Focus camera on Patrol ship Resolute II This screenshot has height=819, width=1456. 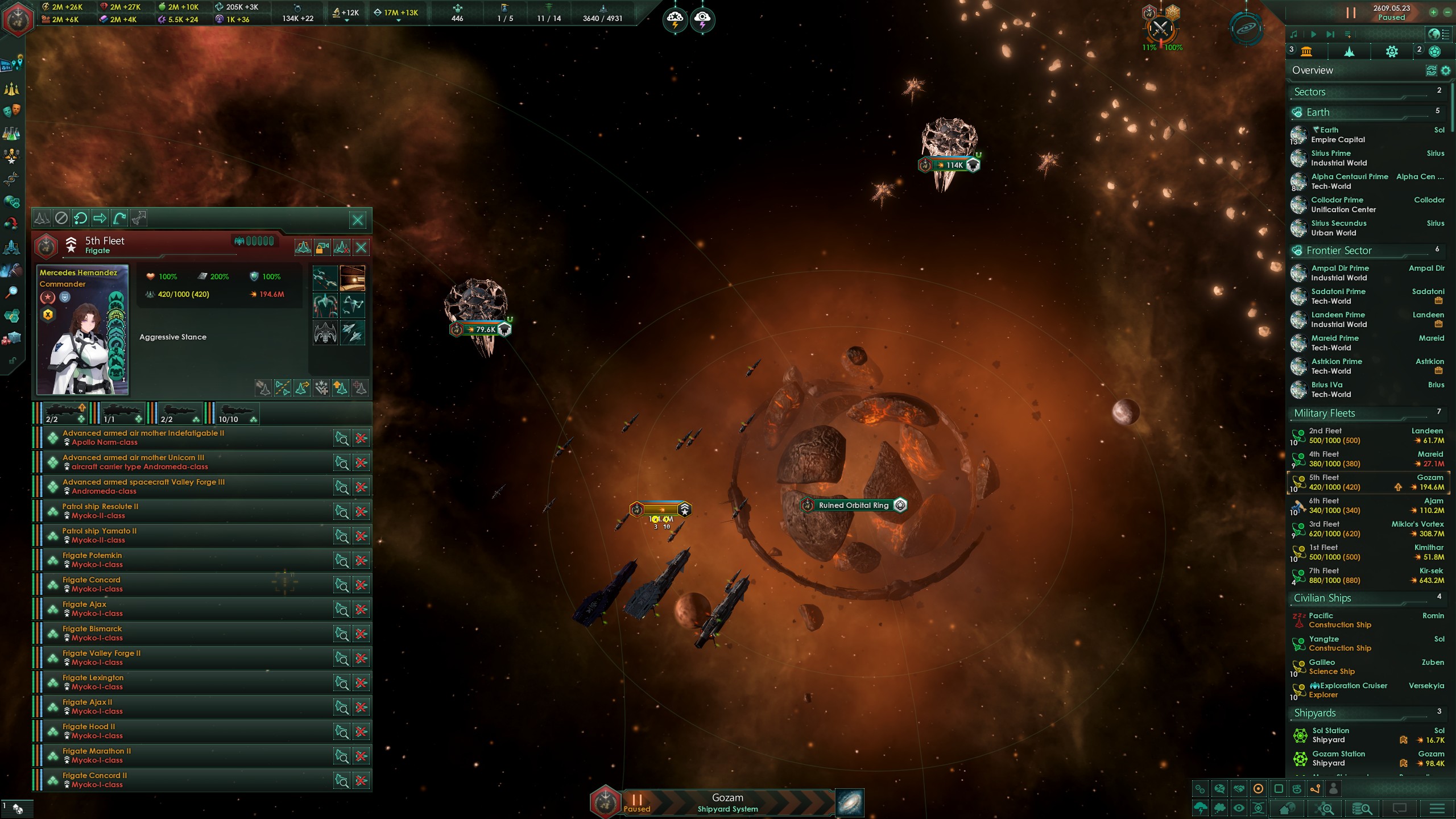coord(341,512)
